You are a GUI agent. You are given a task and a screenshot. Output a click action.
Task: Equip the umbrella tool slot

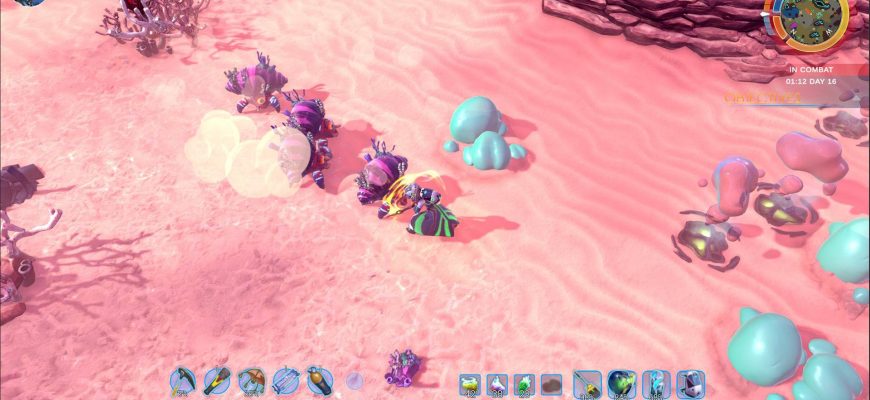(251, 380)
